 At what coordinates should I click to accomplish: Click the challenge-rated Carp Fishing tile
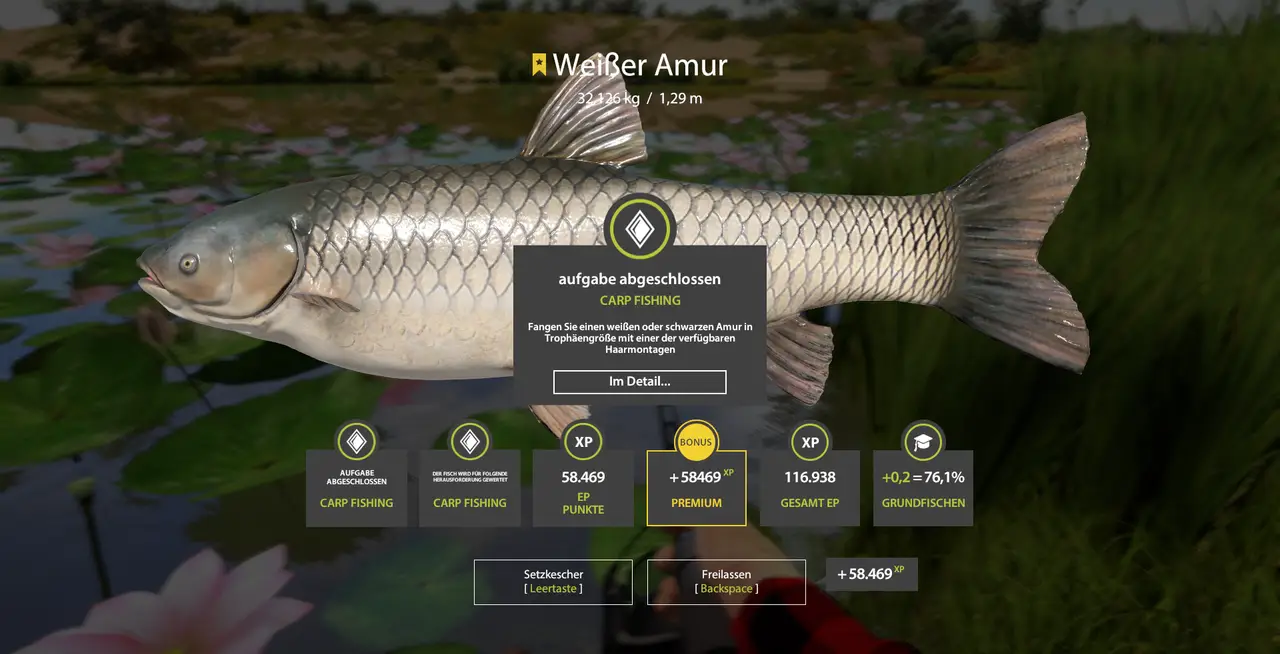[470, 488]
